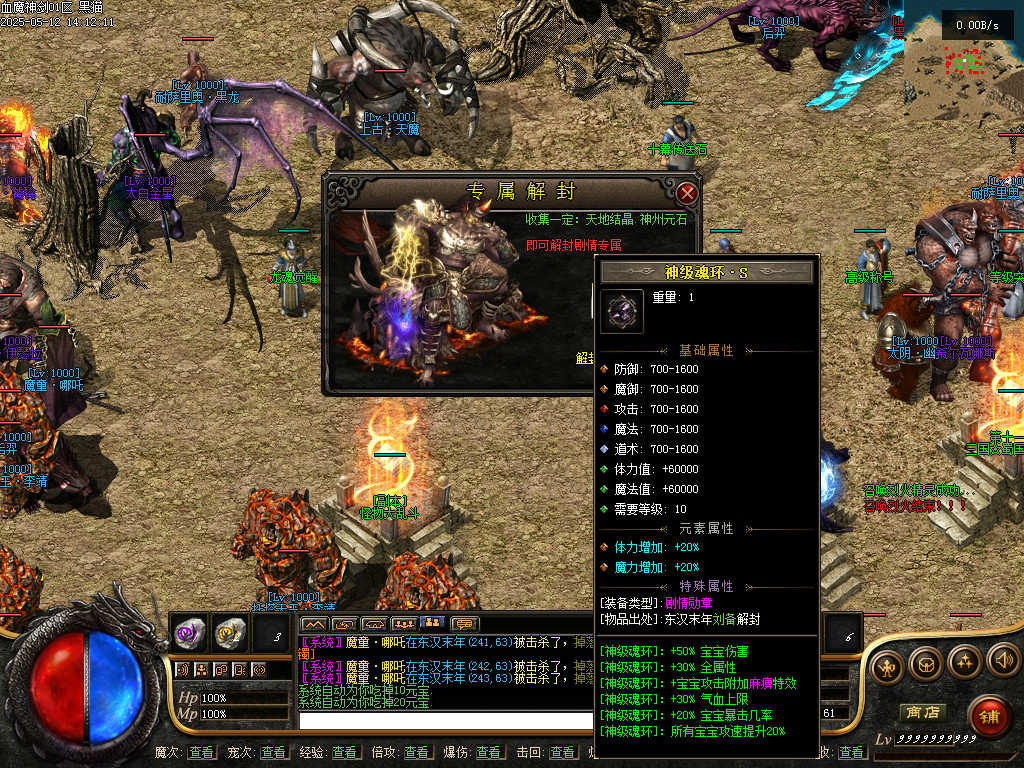
Task: Close the 专属解封 window
Action: [686, 192]
